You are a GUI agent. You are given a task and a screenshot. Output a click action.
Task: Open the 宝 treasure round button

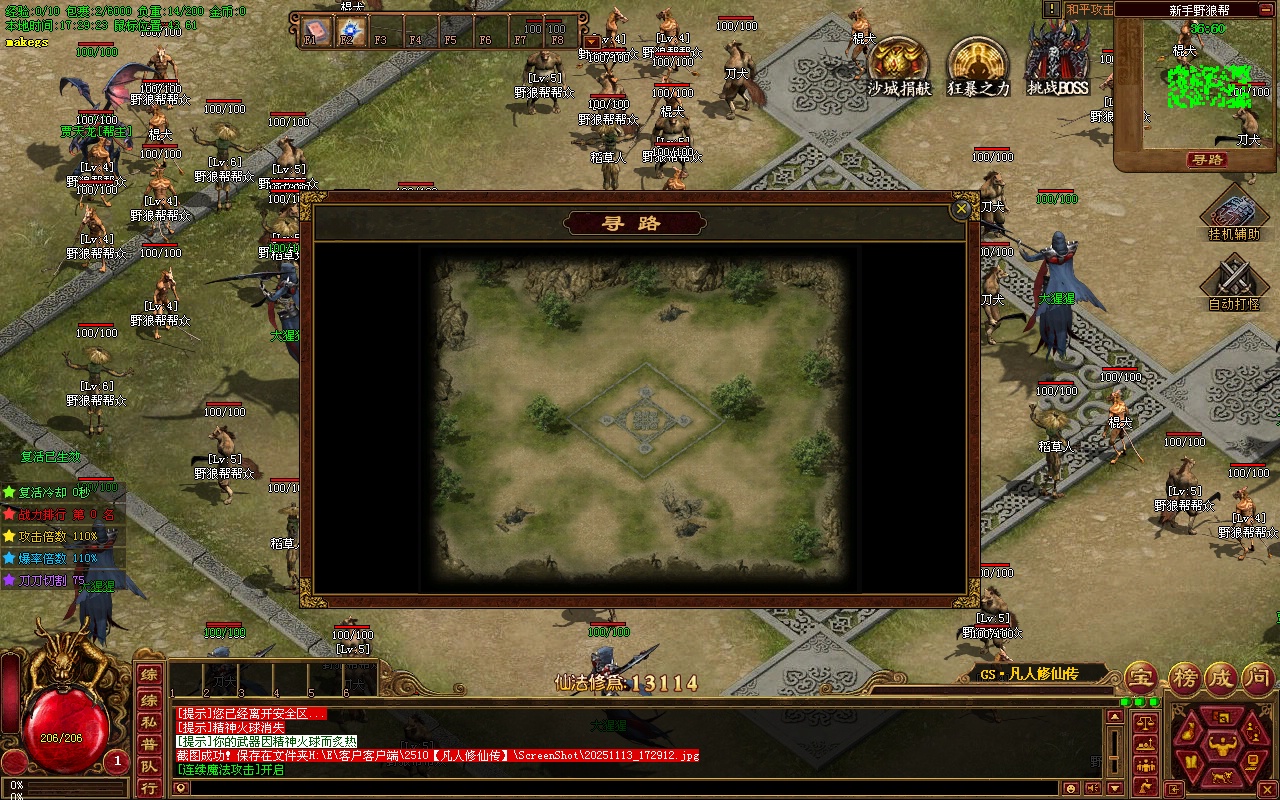pos(1142,678)
